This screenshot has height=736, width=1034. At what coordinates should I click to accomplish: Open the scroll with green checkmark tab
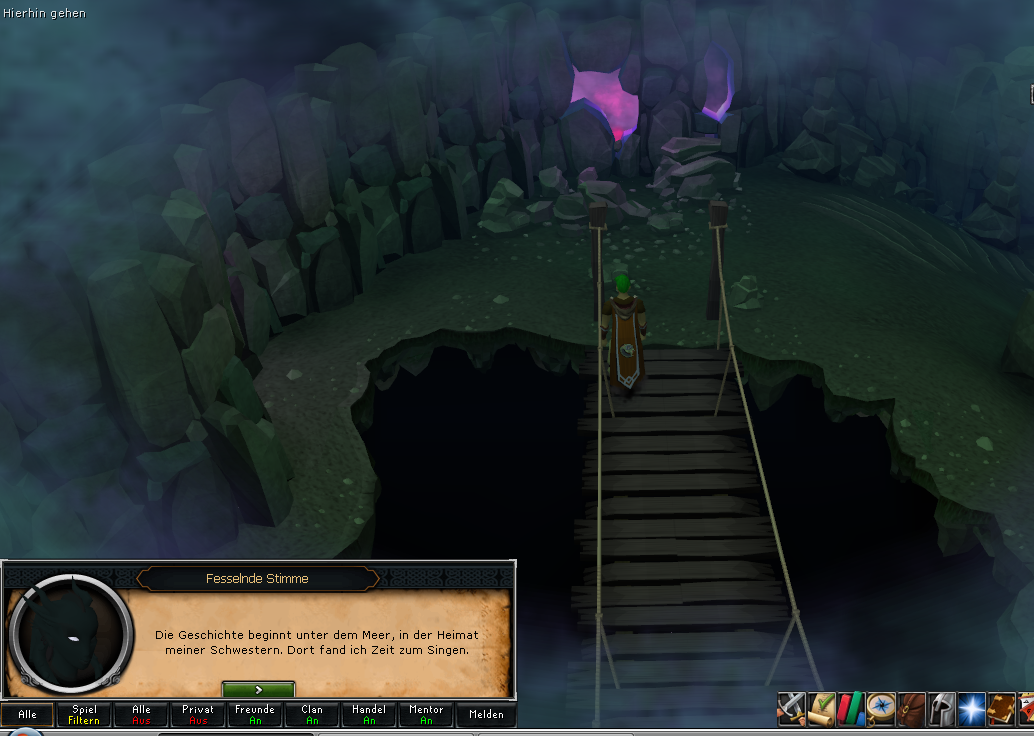[x=822, y=709]
